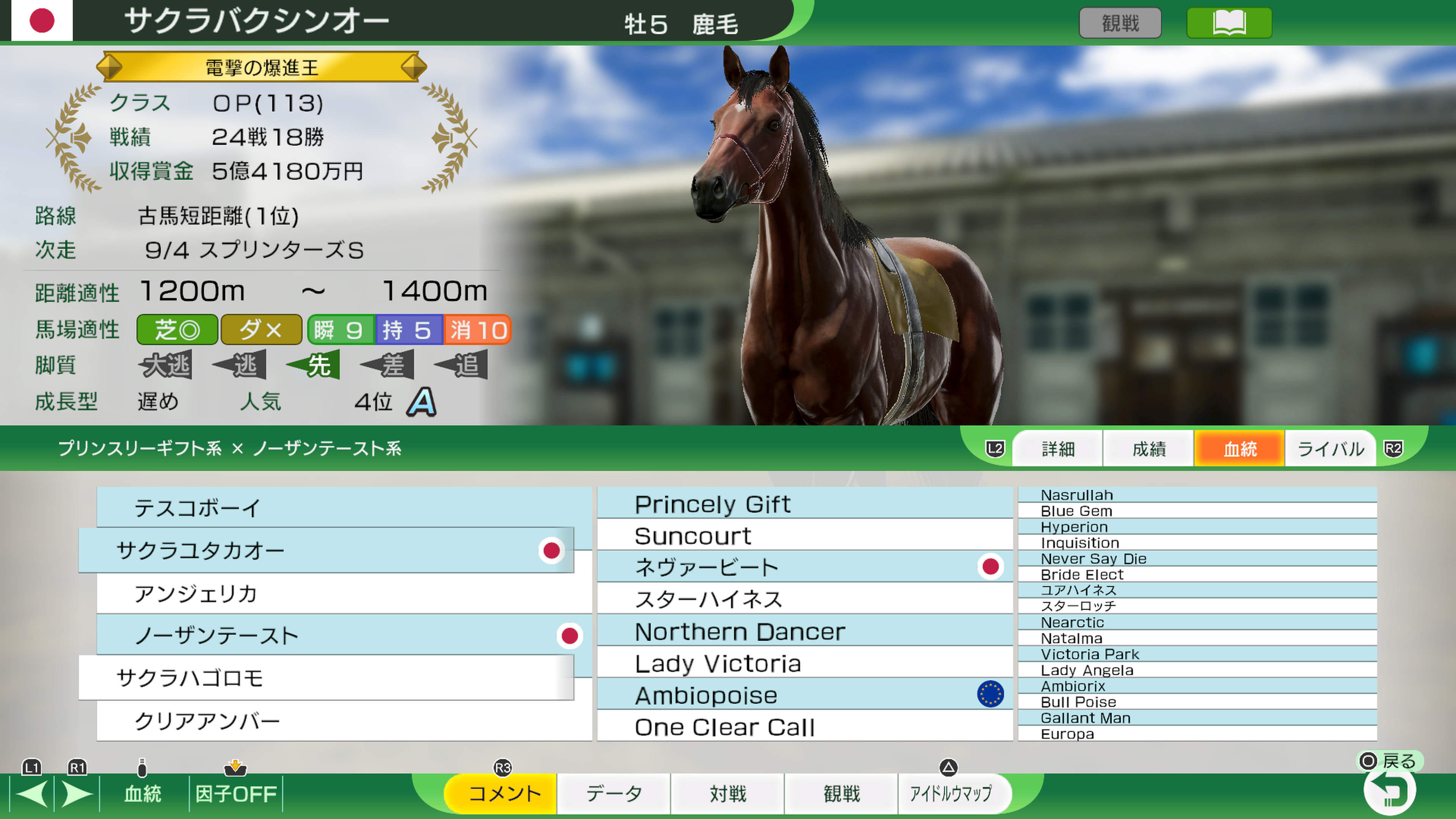Click the blue A rank icon next to 人気
Screen dimensions: 1456x819
pyautogui.click(x=421, y=402)
